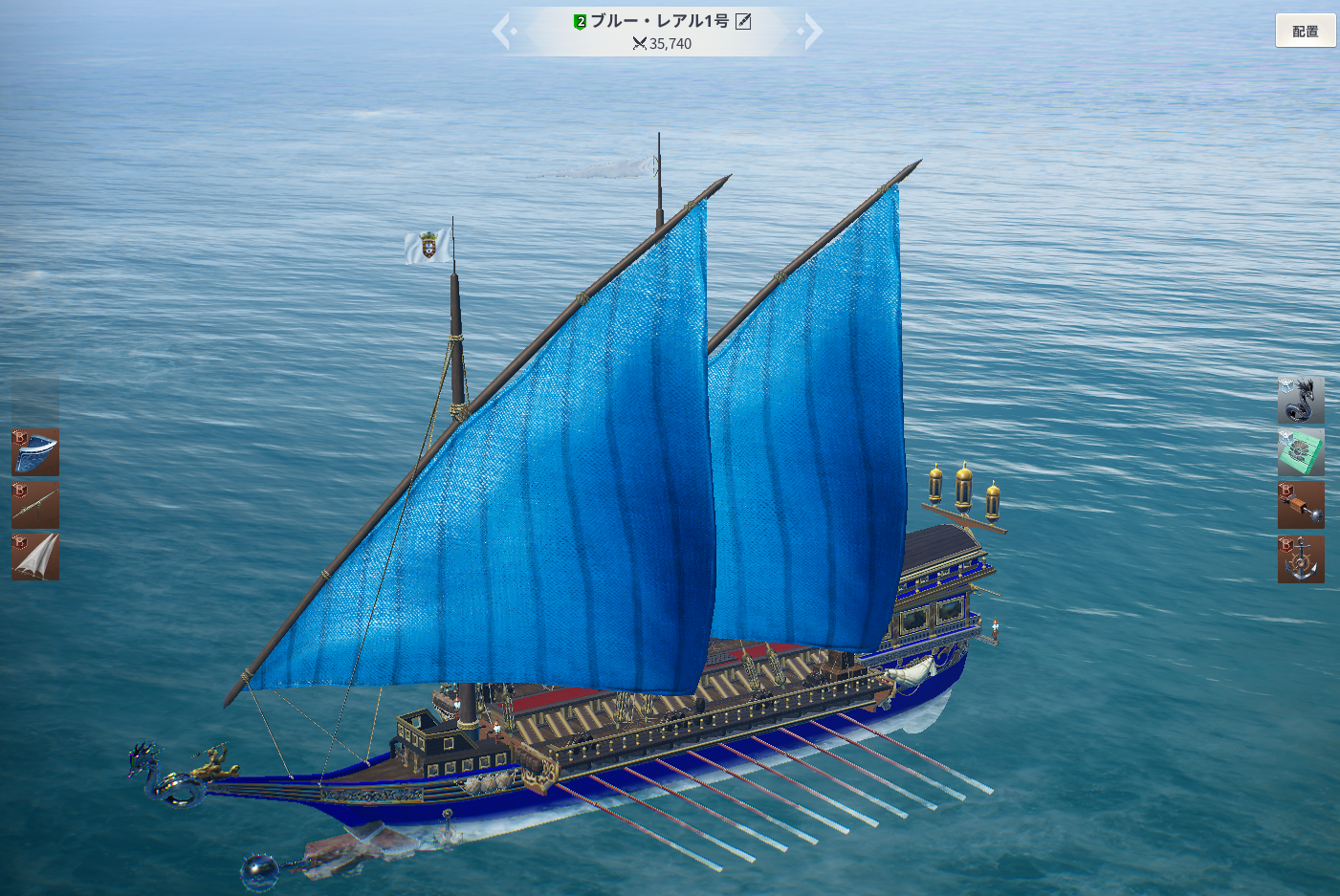
Task: Select the sea dragon figurehead slot
Action: [1301, 400]
